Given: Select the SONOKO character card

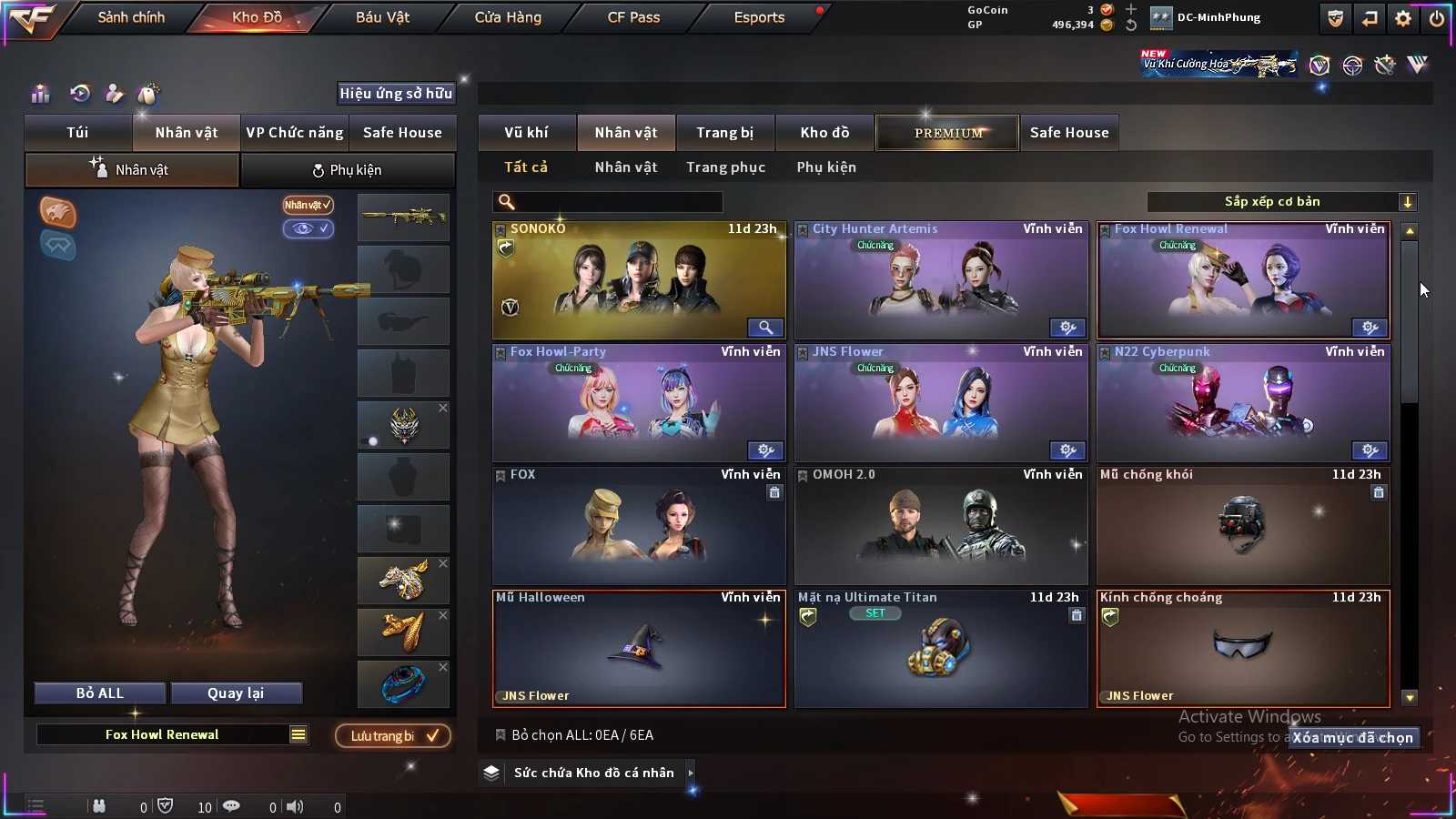Looking at the screenshot, I should pyautogui.click(x=639, y=280).
